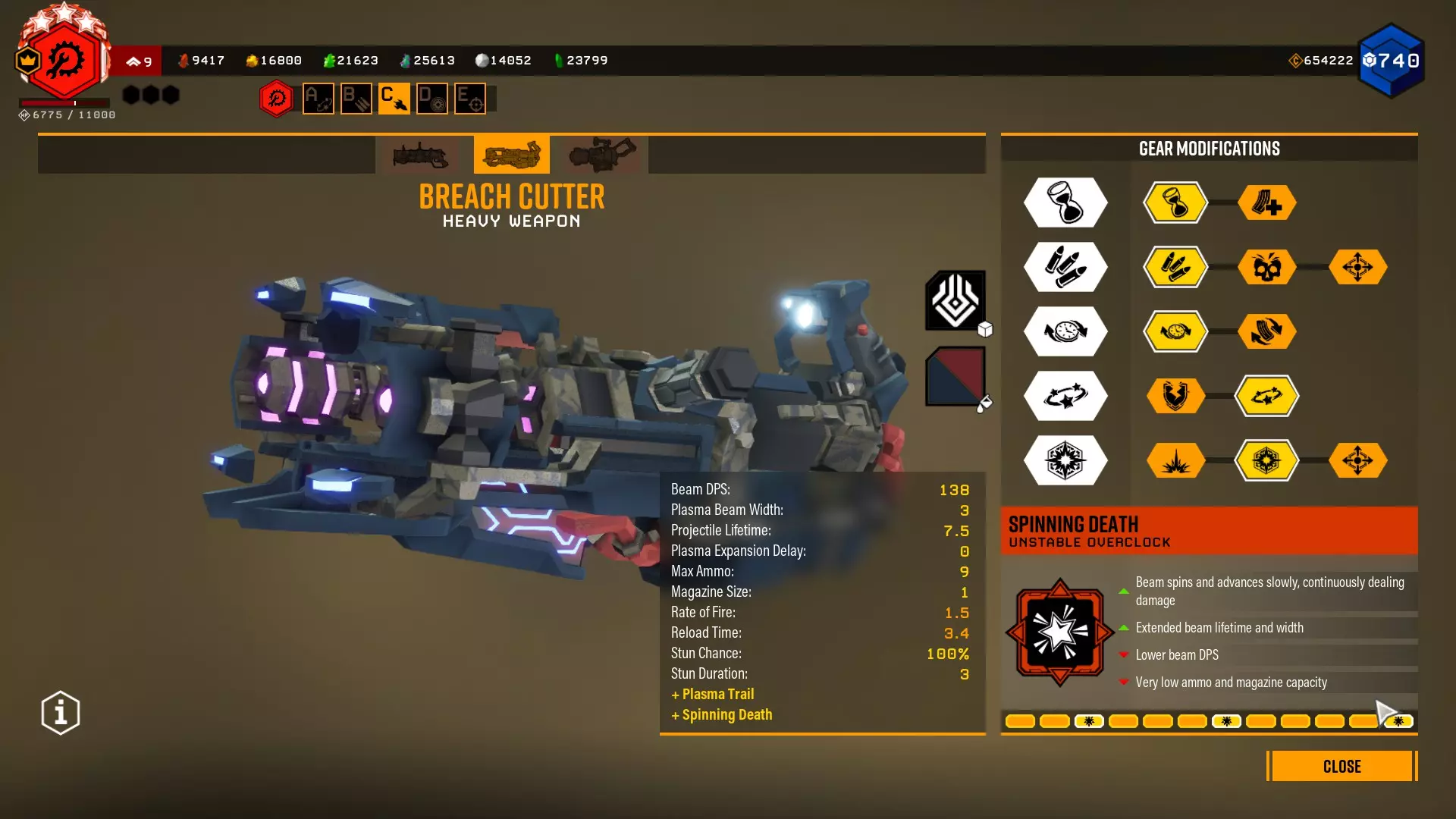
Task: Click the red Engineer class badge
Action: pos(65,61)
